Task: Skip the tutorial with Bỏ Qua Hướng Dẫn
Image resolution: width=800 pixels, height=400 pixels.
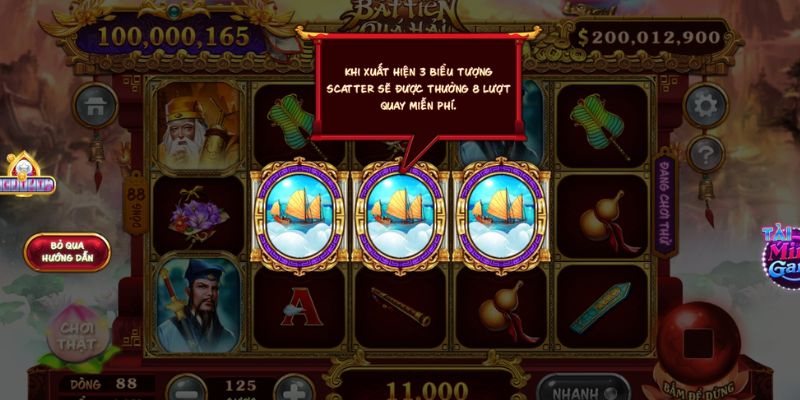Action: pos(58,252)
